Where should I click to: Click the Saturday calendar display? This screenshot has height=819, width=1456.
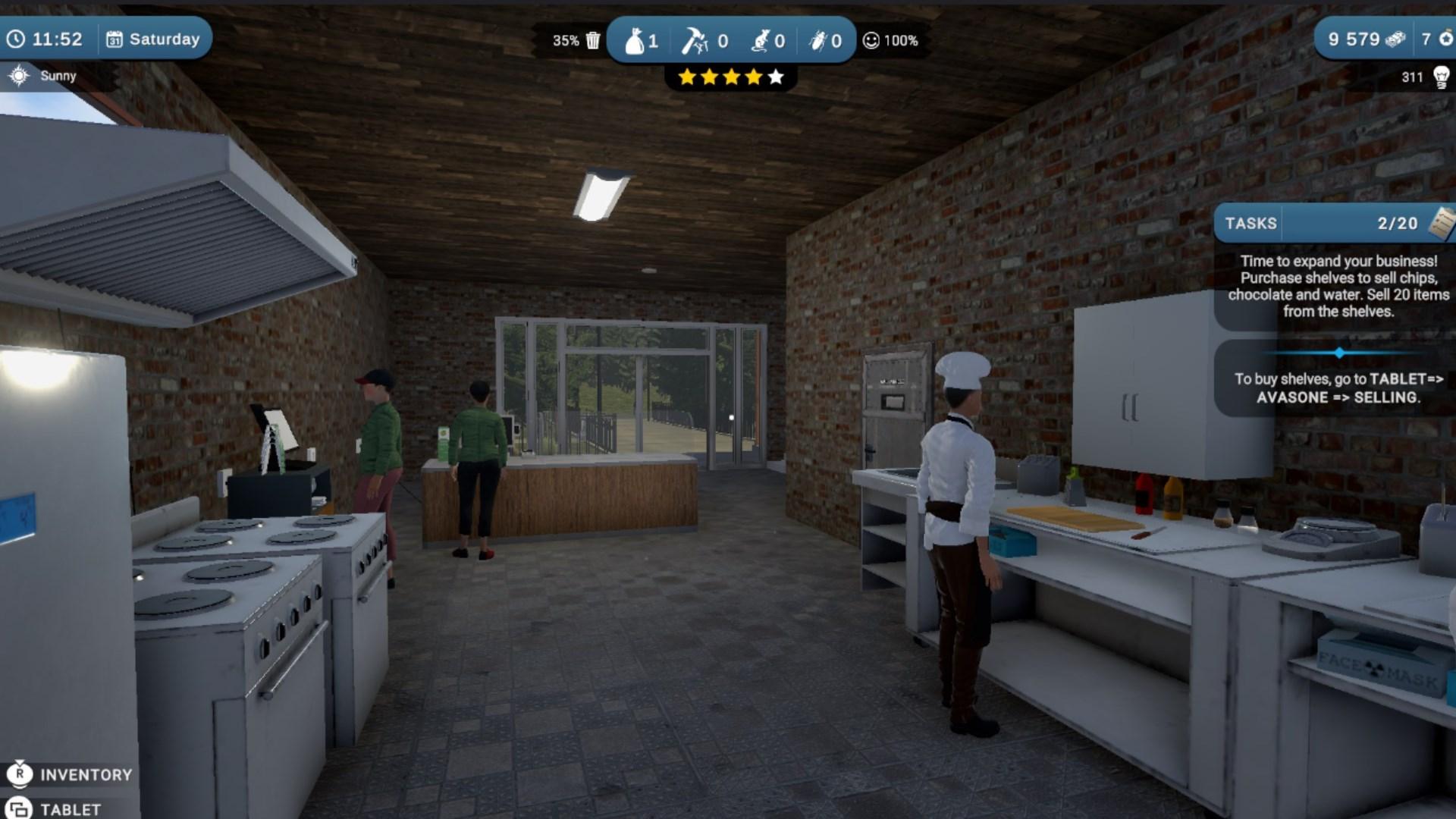[x=155, y=38]
